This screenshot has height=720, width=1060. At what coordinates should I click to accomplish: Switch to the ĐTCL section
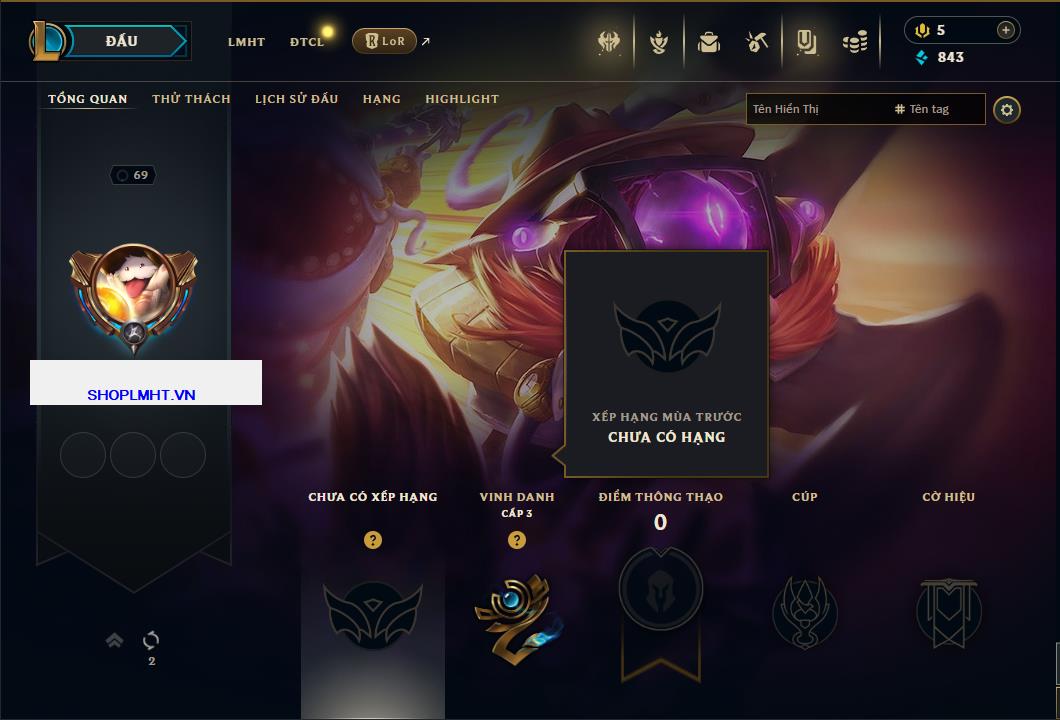pyautogui.click(x=307, y=42)
